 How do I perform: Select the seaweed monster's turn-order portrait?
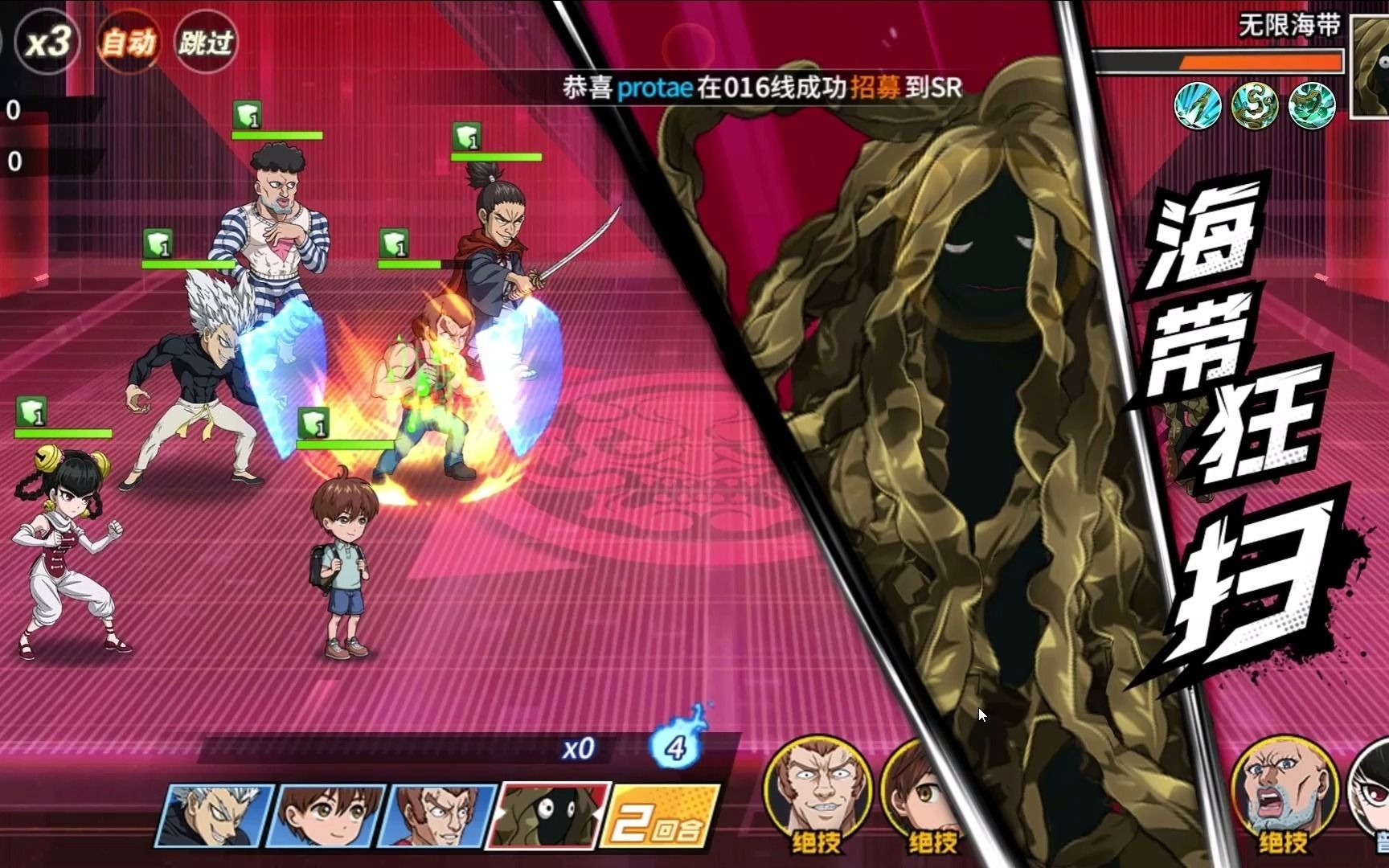tap(547, 816)
